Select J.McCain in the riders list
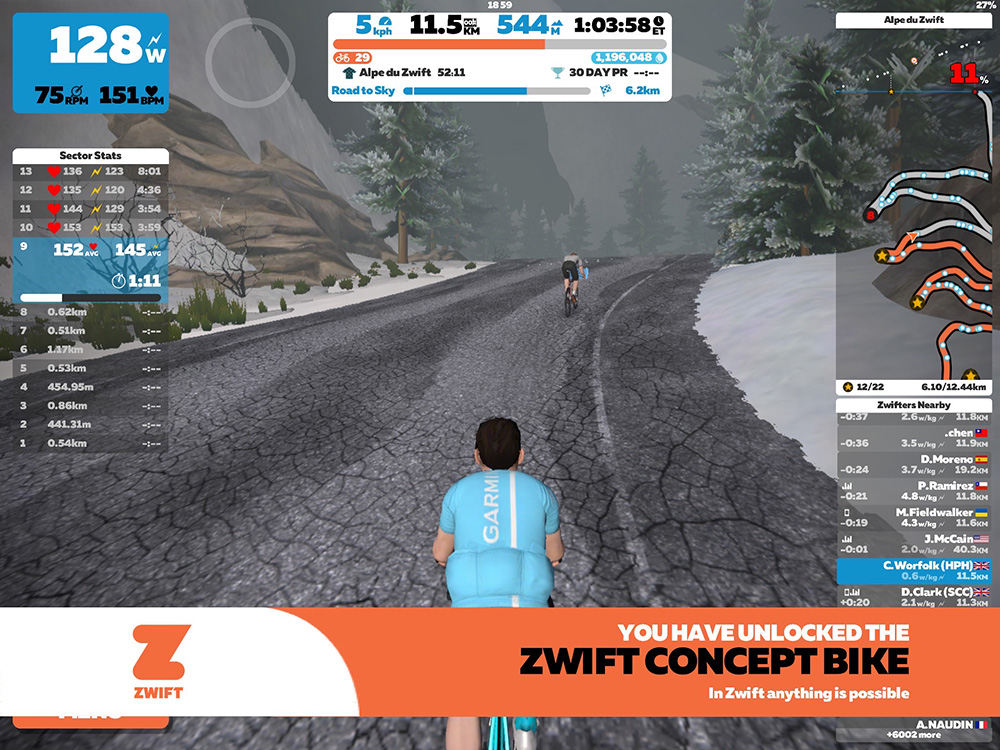 [913, 544]
